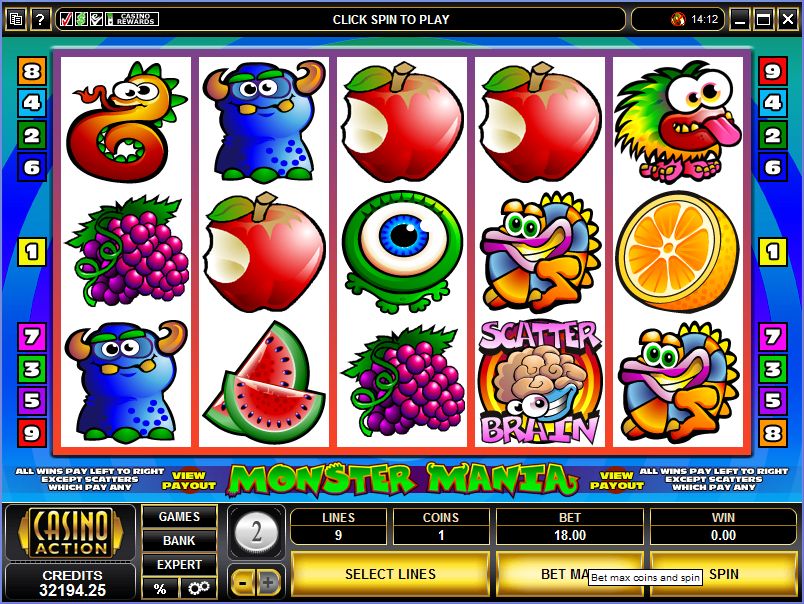Switch to Expert mode

tap(179, 565)
